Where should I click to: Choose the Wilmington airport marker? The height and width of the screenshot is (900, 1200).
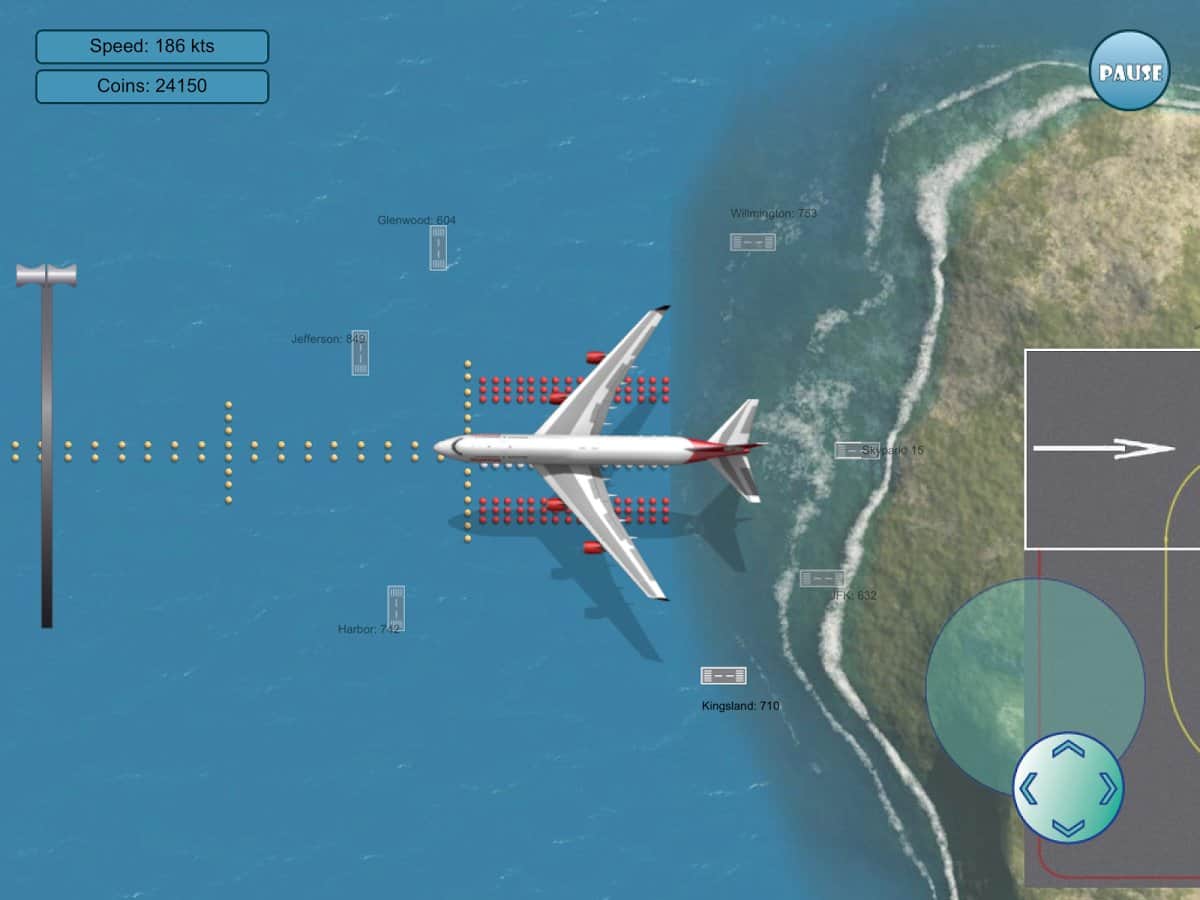pyautogui.click(x=752, y=241)
